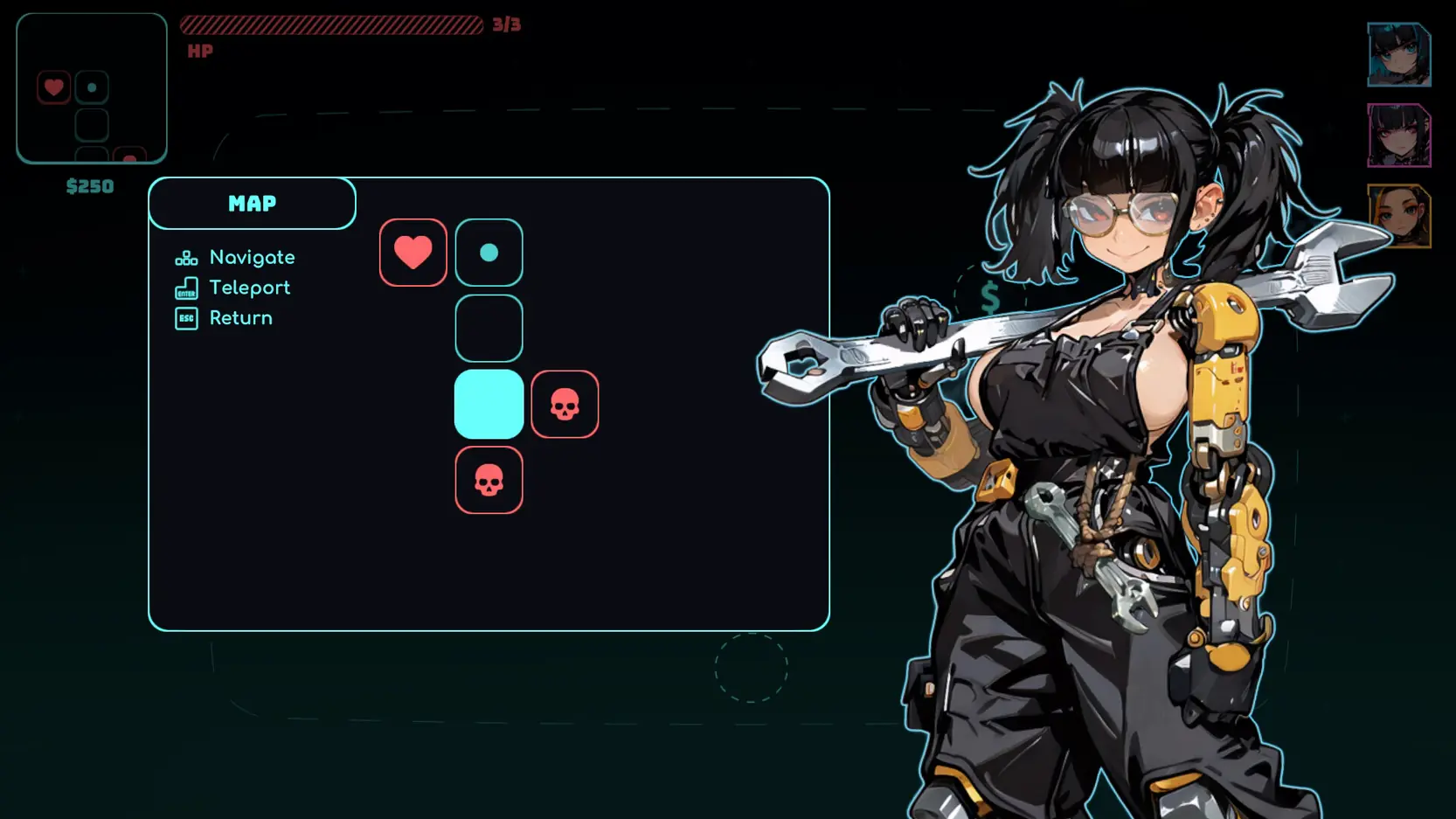Select the heart room on the map

(413, 253)
